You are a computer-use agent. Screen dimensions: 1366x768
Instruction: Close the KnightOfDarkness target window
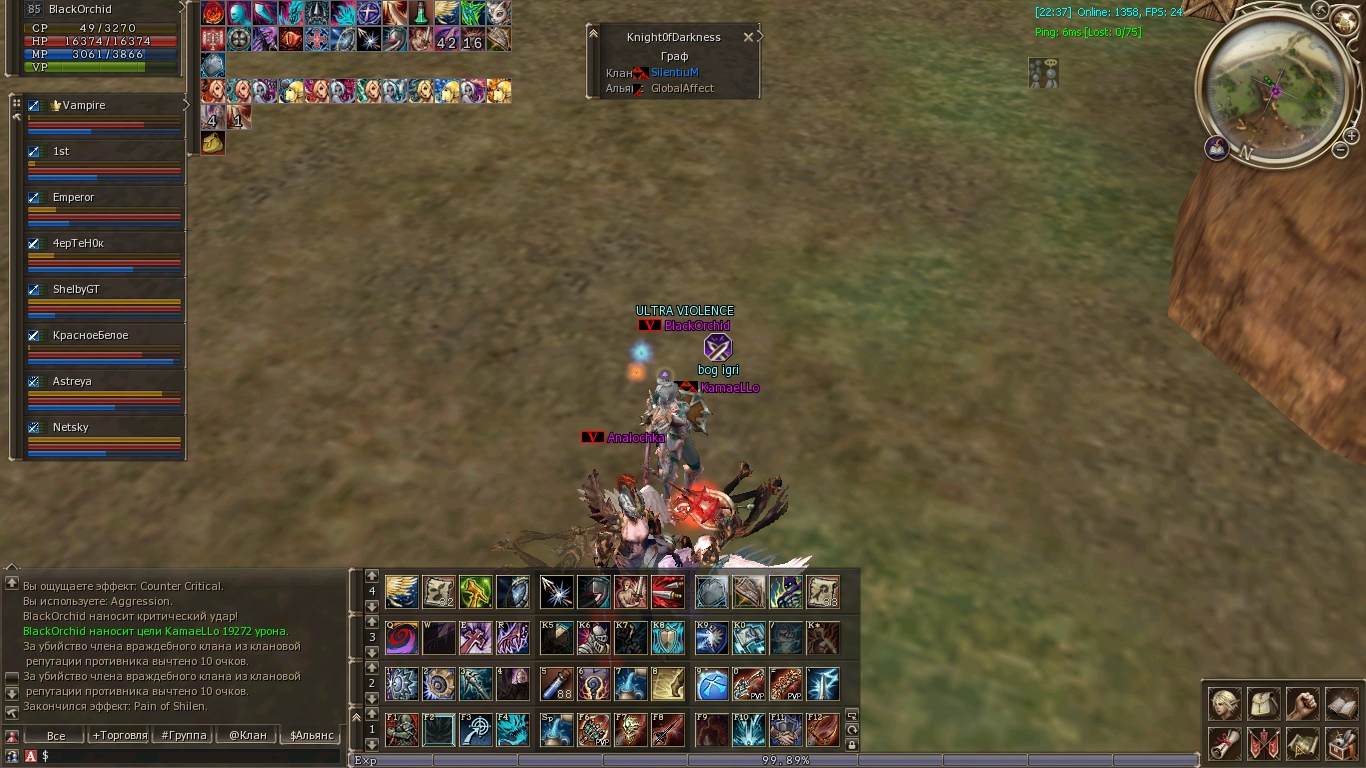click(748, 37)
